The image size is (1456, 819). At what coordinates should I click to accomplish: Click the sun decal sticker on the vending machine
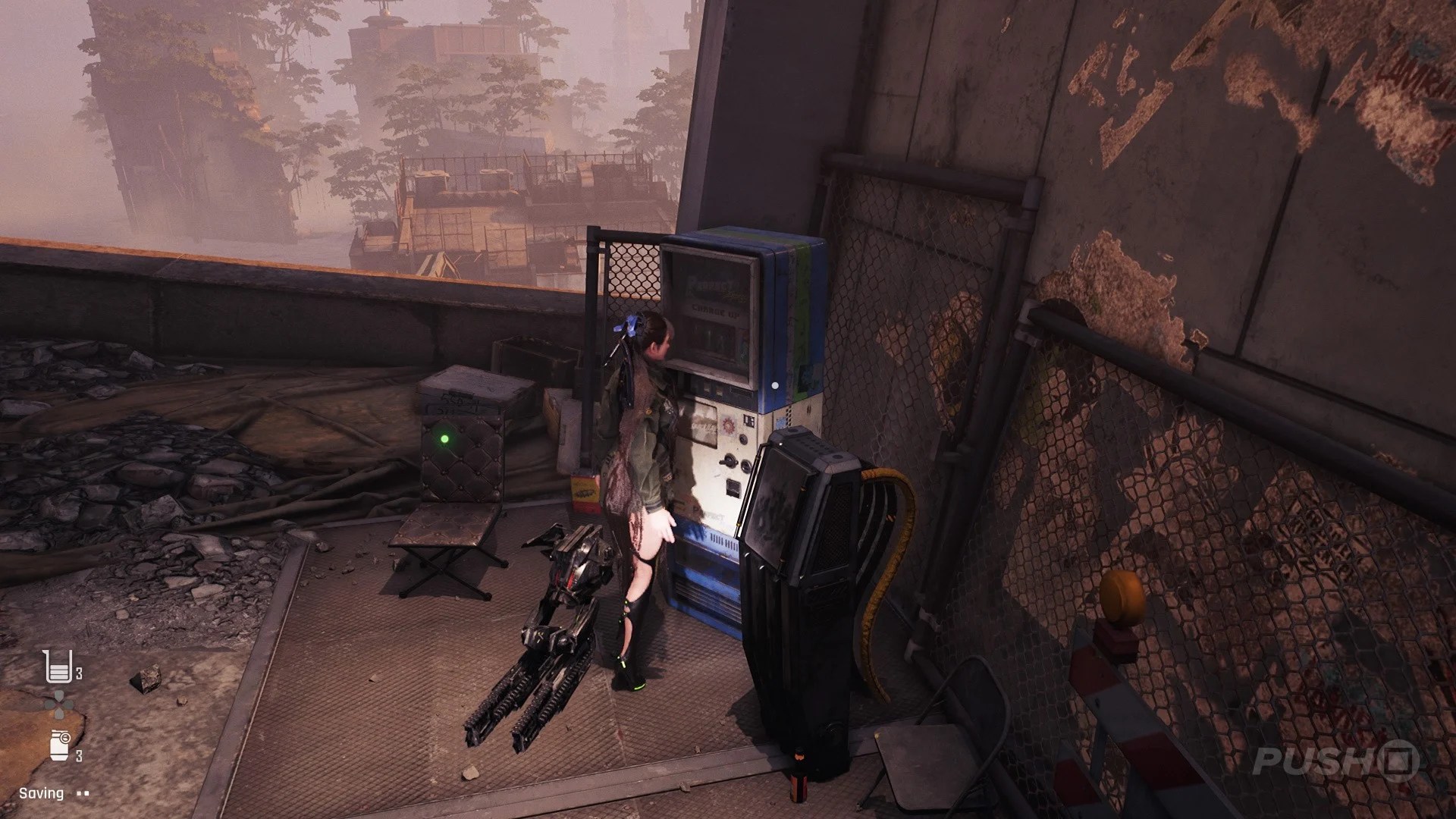point(728,425)
